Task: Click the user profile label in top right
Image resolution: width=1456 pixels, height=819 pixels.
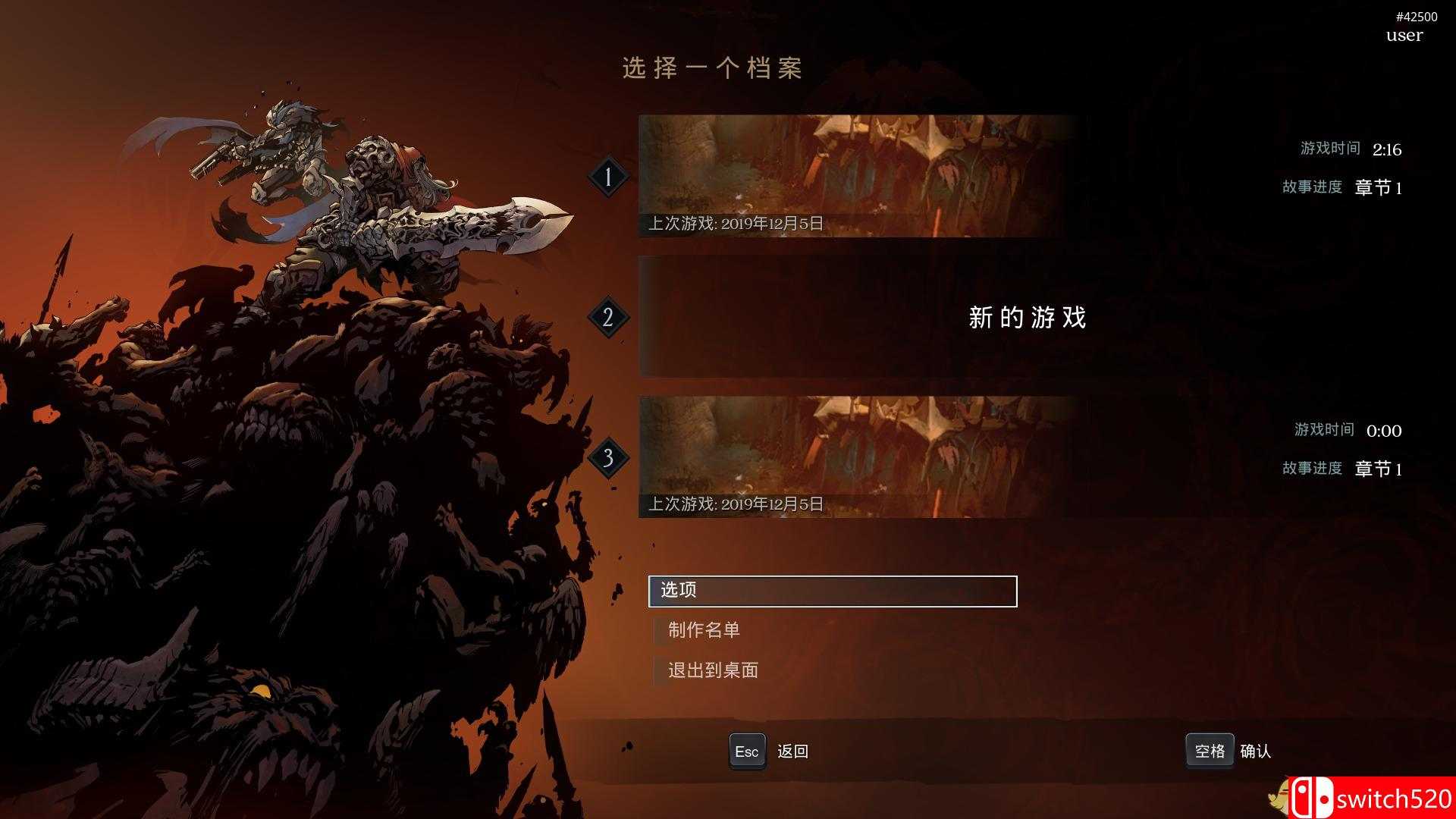Action: (x=1404, y=35)
